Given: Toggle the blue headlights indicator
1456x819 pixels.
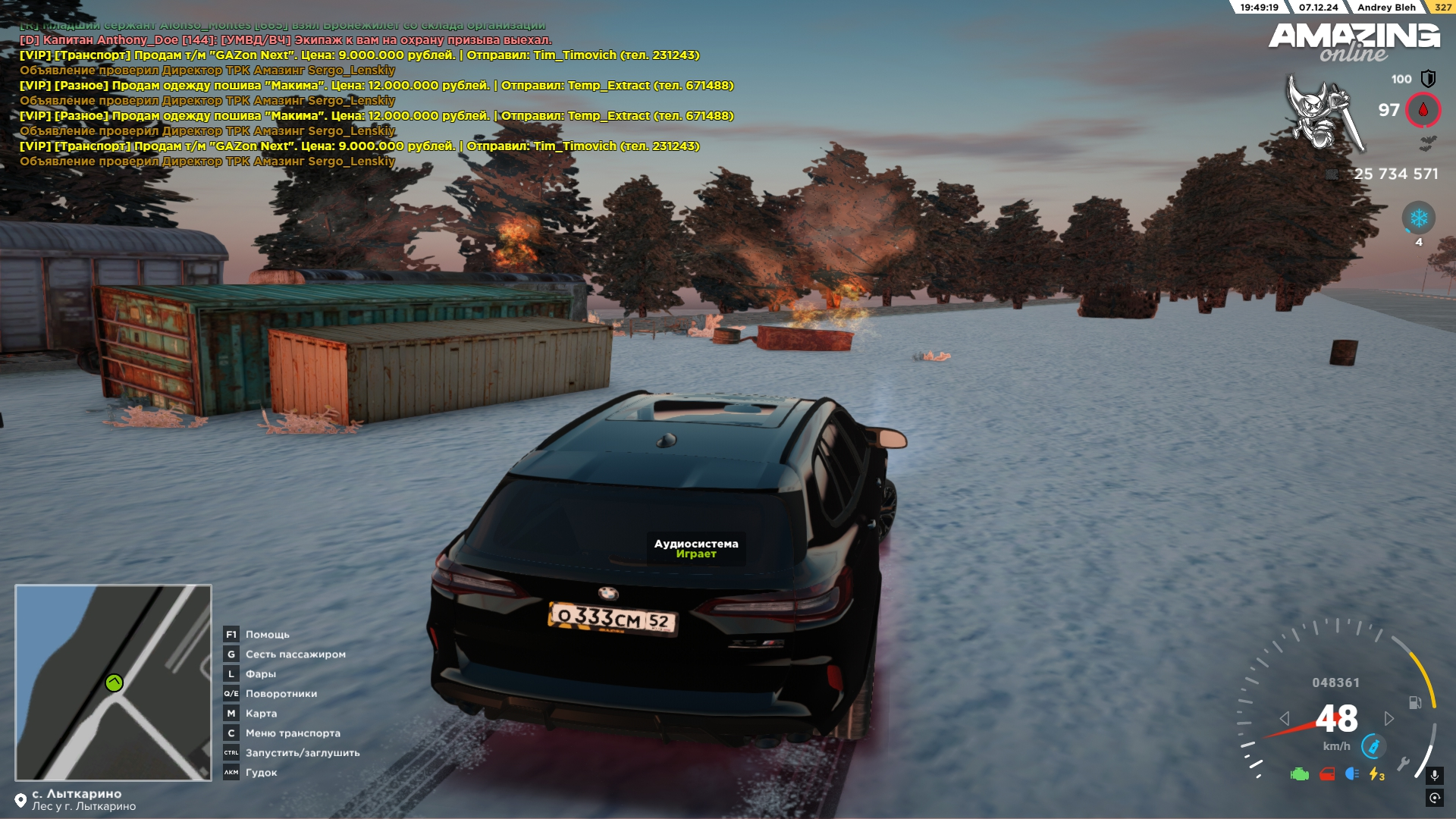Looking at the screenshot, I should [1351, 774].
